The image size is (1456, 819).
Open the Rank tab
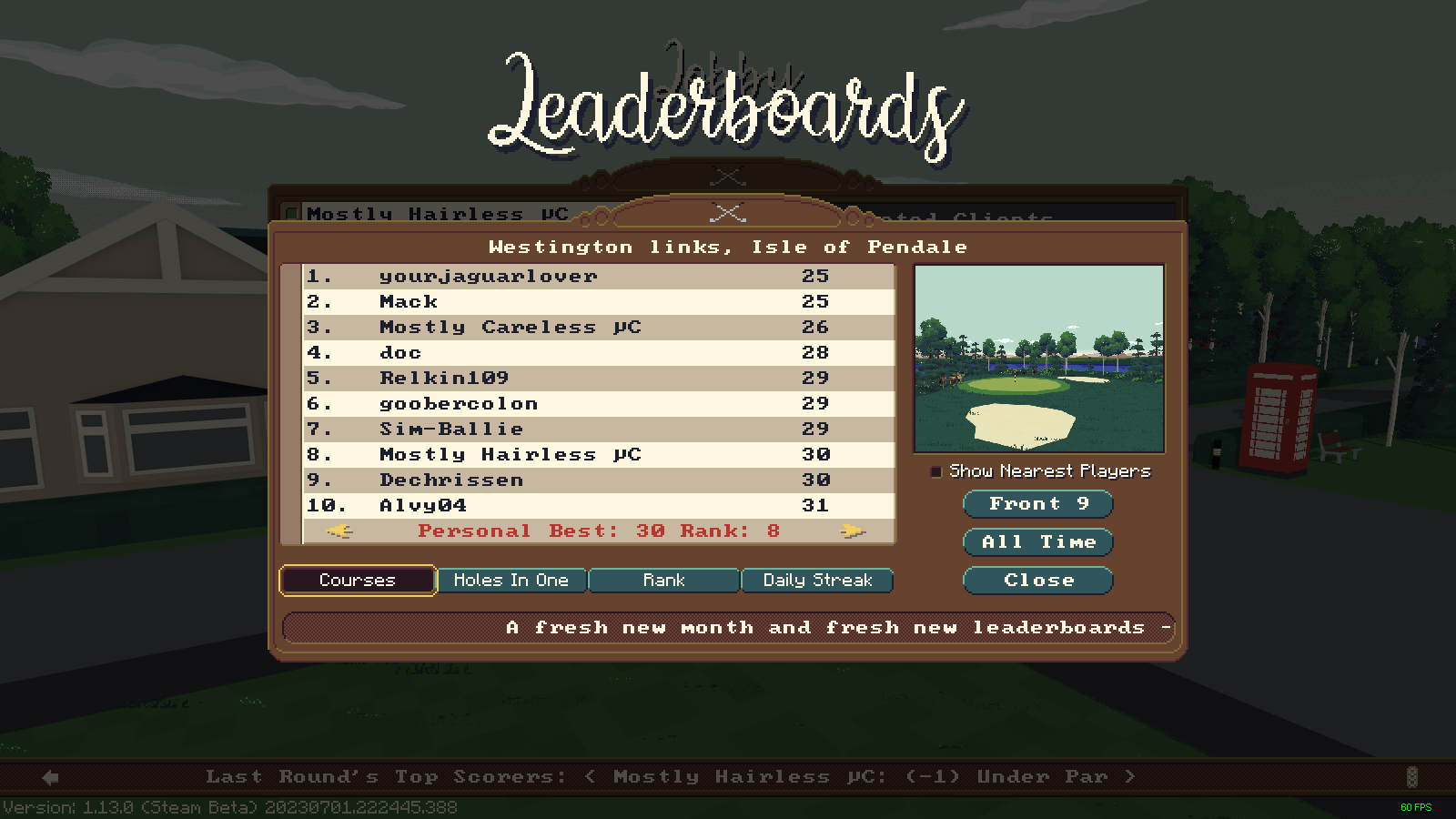pyautogui.click(x=663, y=580)
